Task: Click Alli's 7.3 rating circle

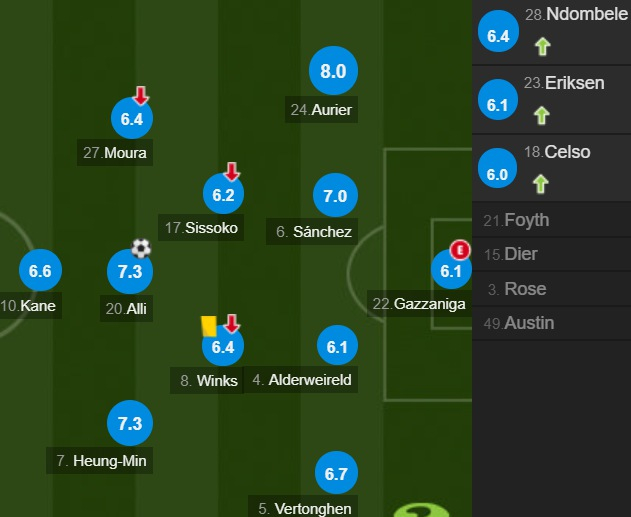Action: point(130,272)
